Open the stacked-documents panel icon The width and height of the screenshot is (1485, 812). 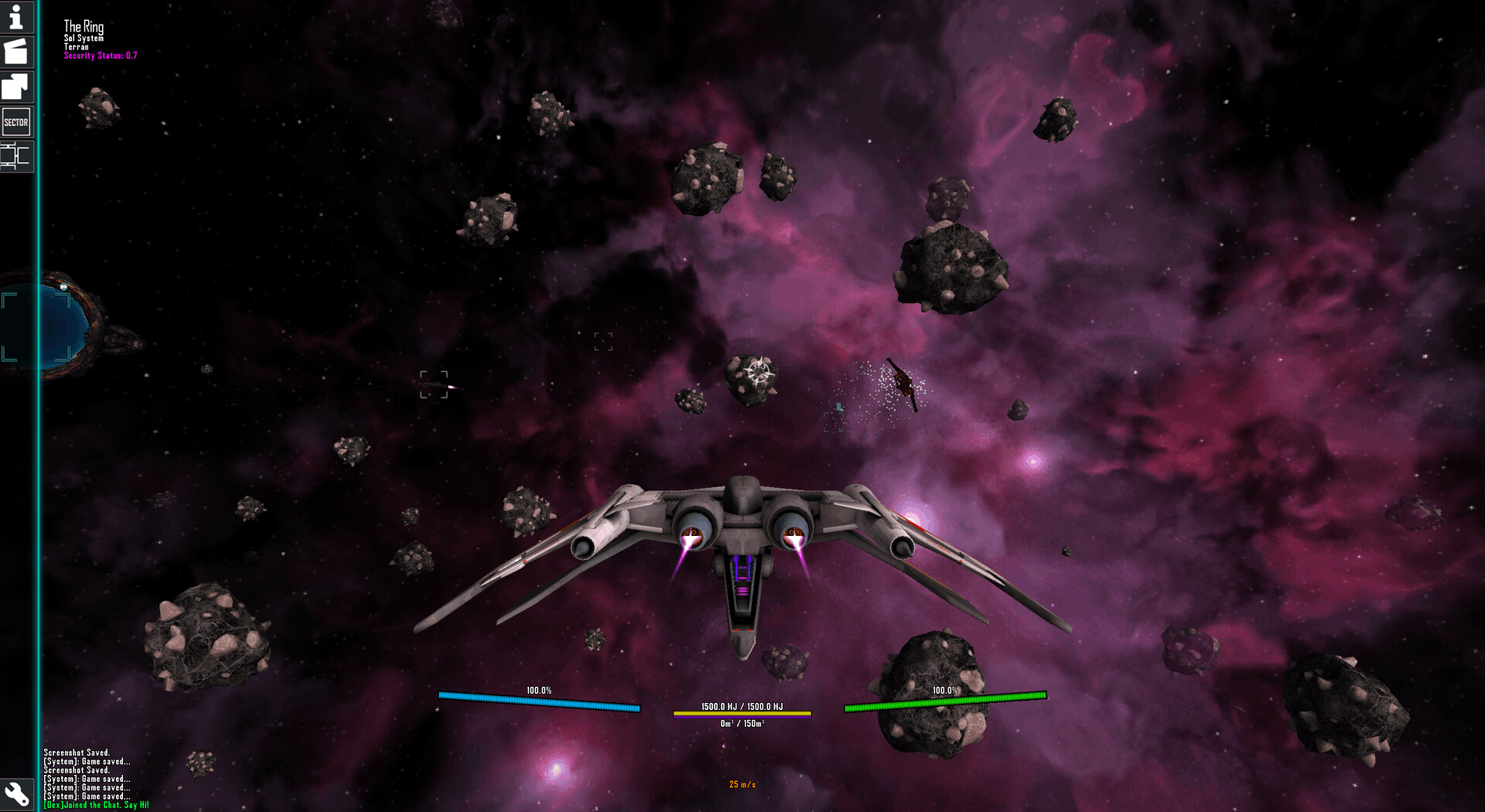(x=15, y=87)
